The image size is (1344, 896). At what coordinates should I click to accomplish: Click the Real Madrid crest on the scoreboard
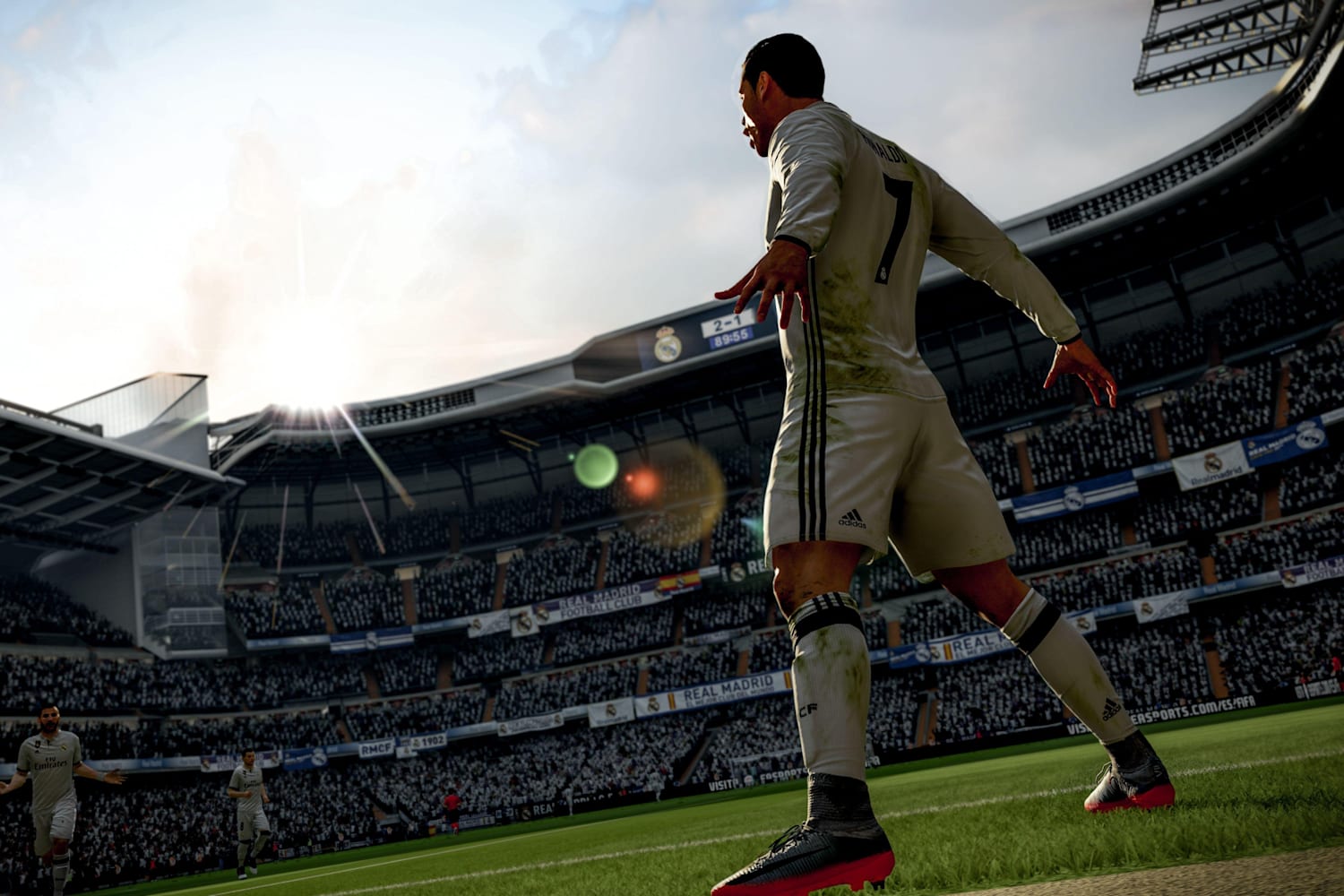[667, 346]
